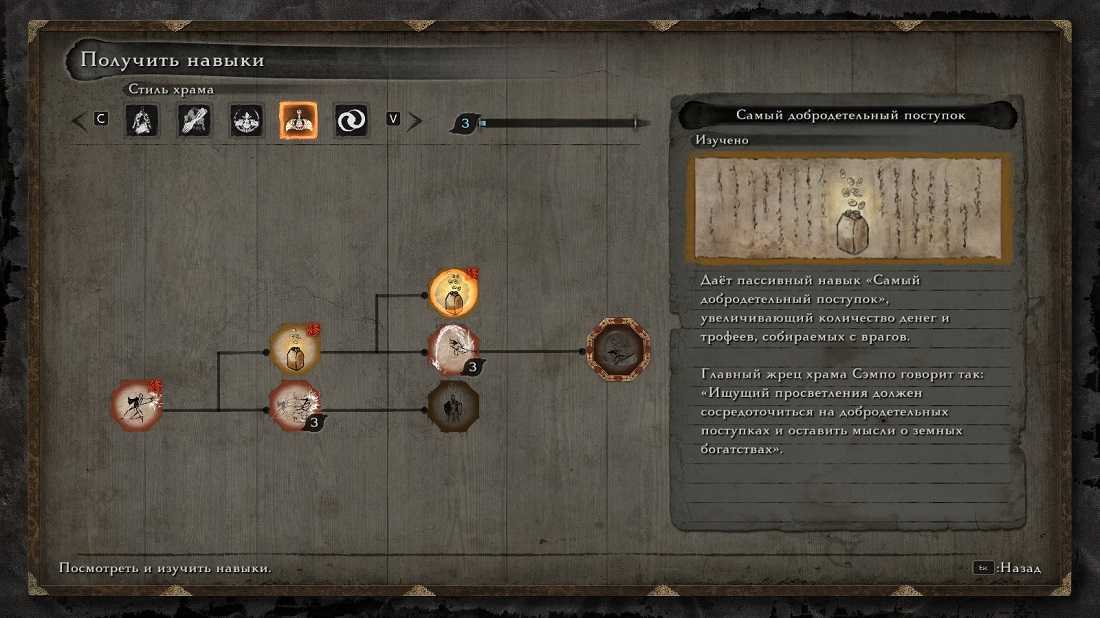Select the glowing coin pouch skill at the top
This screenshot has height=618, width=1100.
[x=453, y=292]
